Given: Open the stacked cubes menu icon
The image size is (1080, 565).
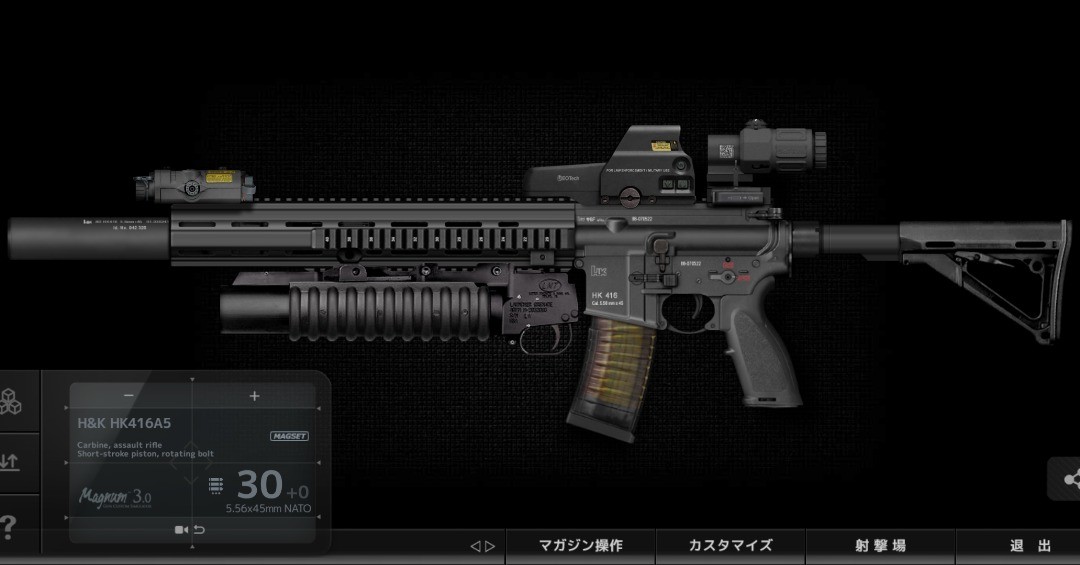Looking at the screenshot, I should (x=10, y=402).
